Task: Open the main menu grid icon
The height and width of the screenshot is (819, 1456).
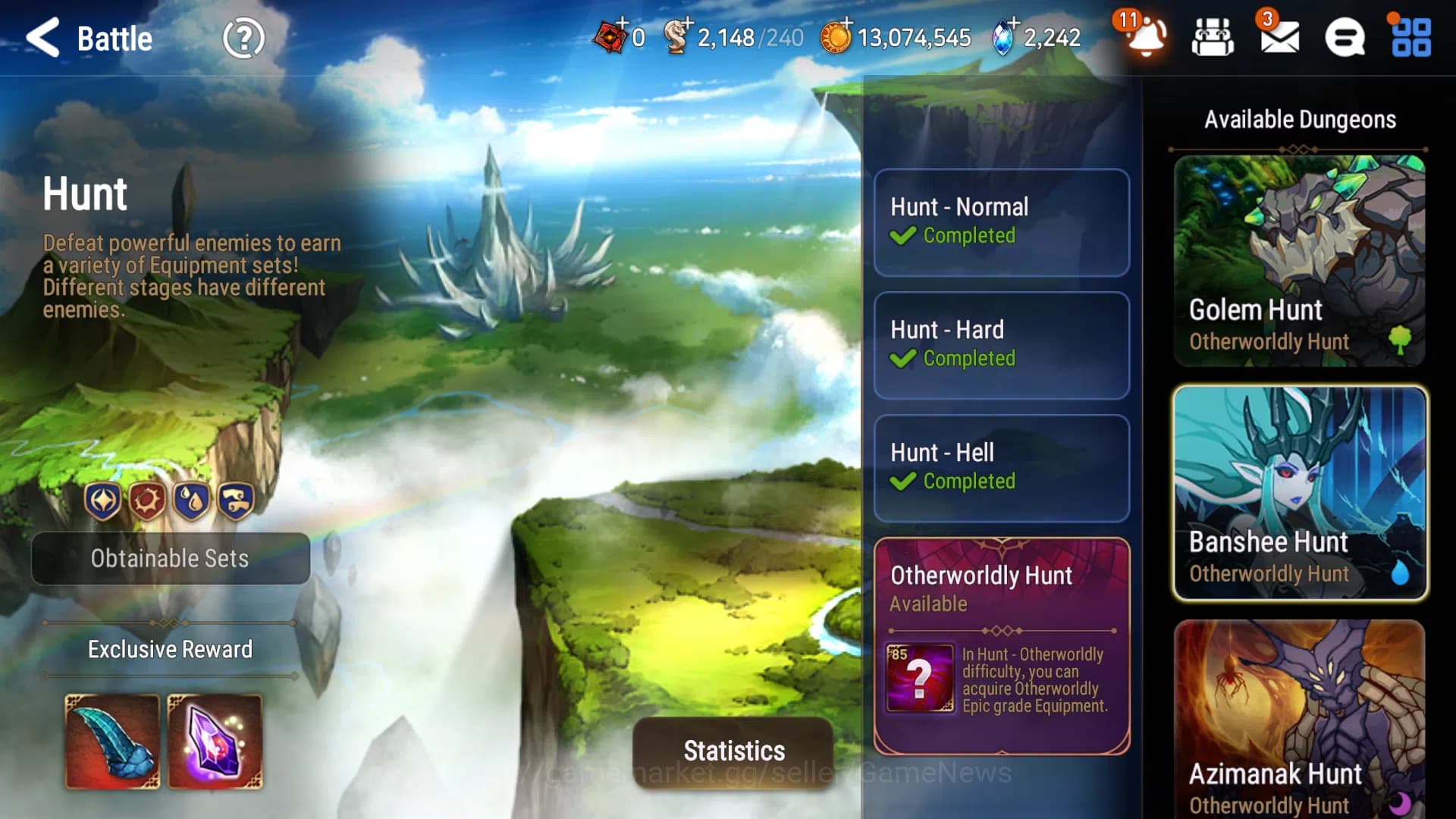Action: click(x=1411, y=38)
